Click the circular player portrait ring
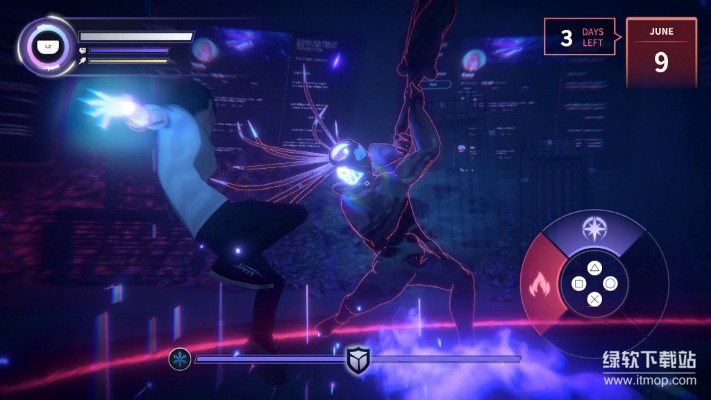711x400 pixels. 46,45
